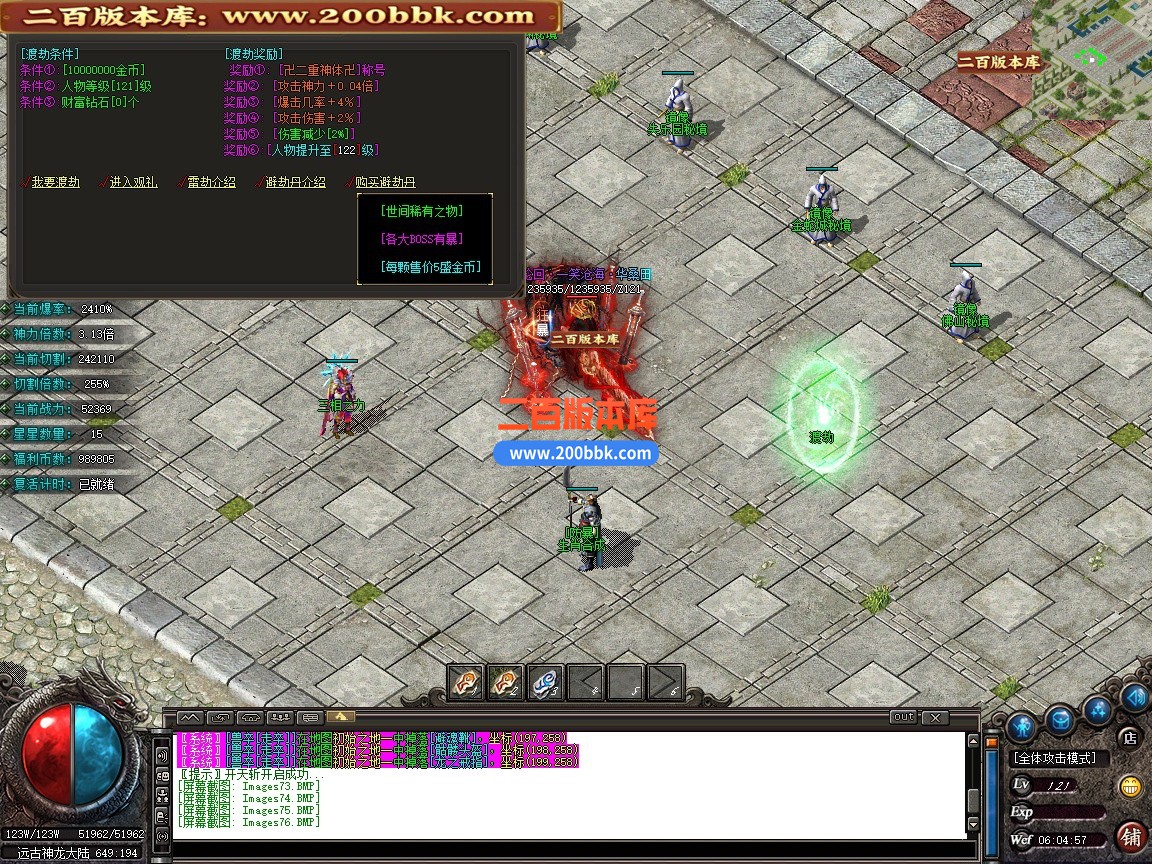Image resolution: width=1152 pixels, height=864 pixels.
Task: Open the emoticon smiley face button
Action: tap(1131, 786)
